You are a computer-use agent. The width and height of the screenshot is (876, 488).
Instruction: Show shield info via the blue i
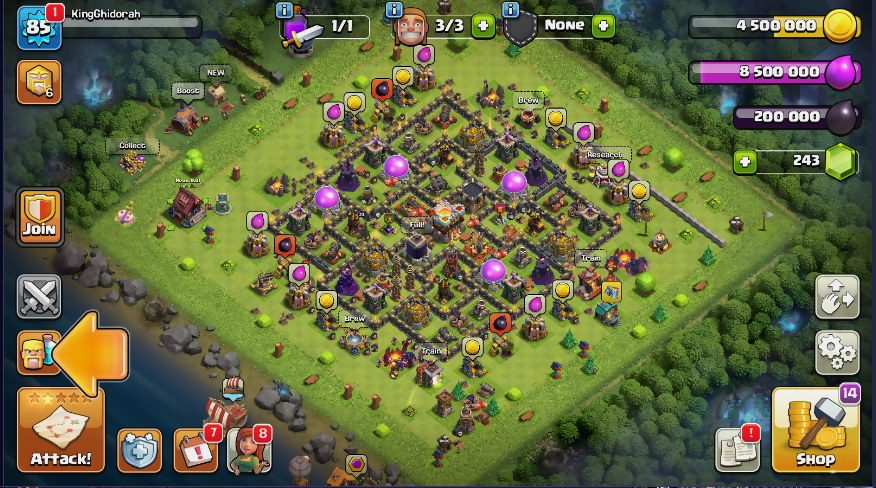[511, 9]
